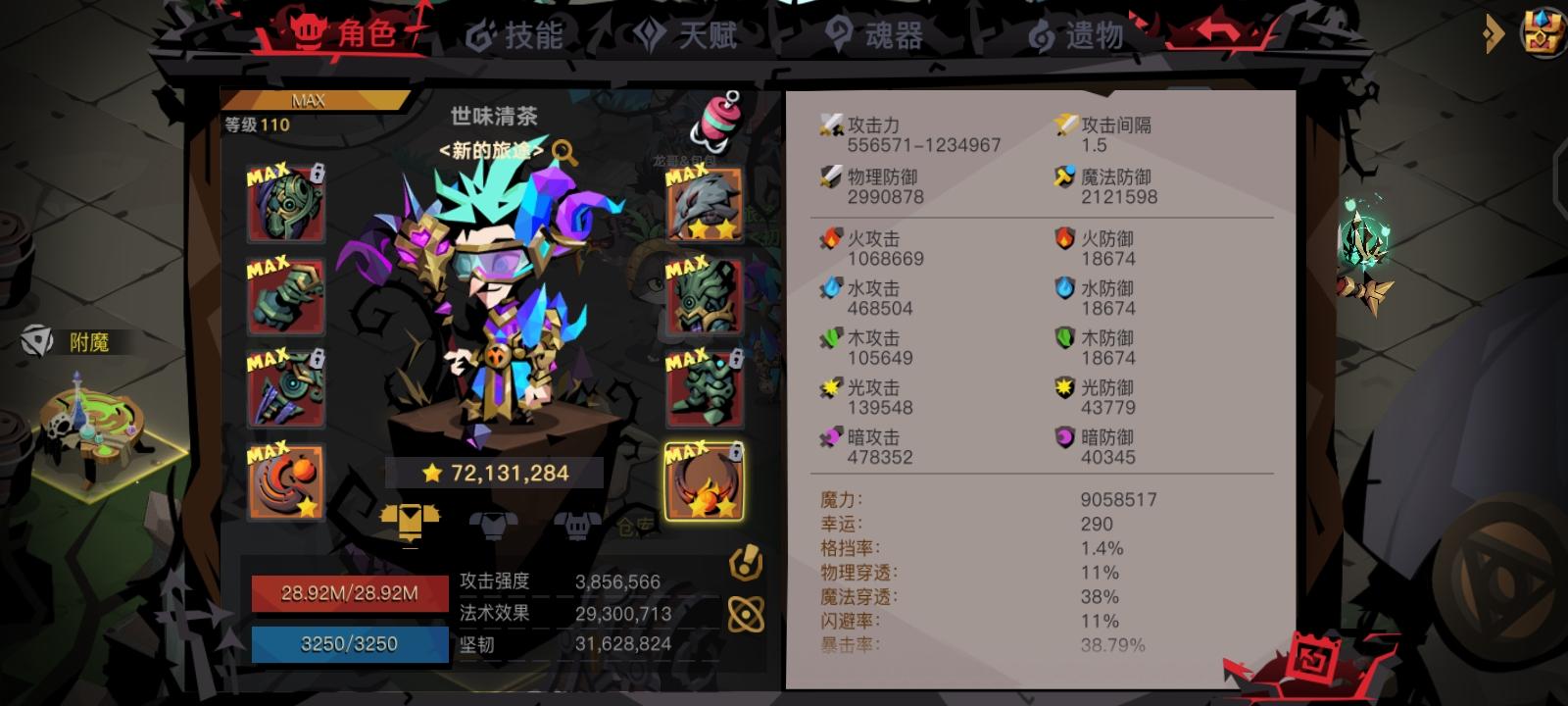Click the 72,131,284 star power rating

click(495, 472)
